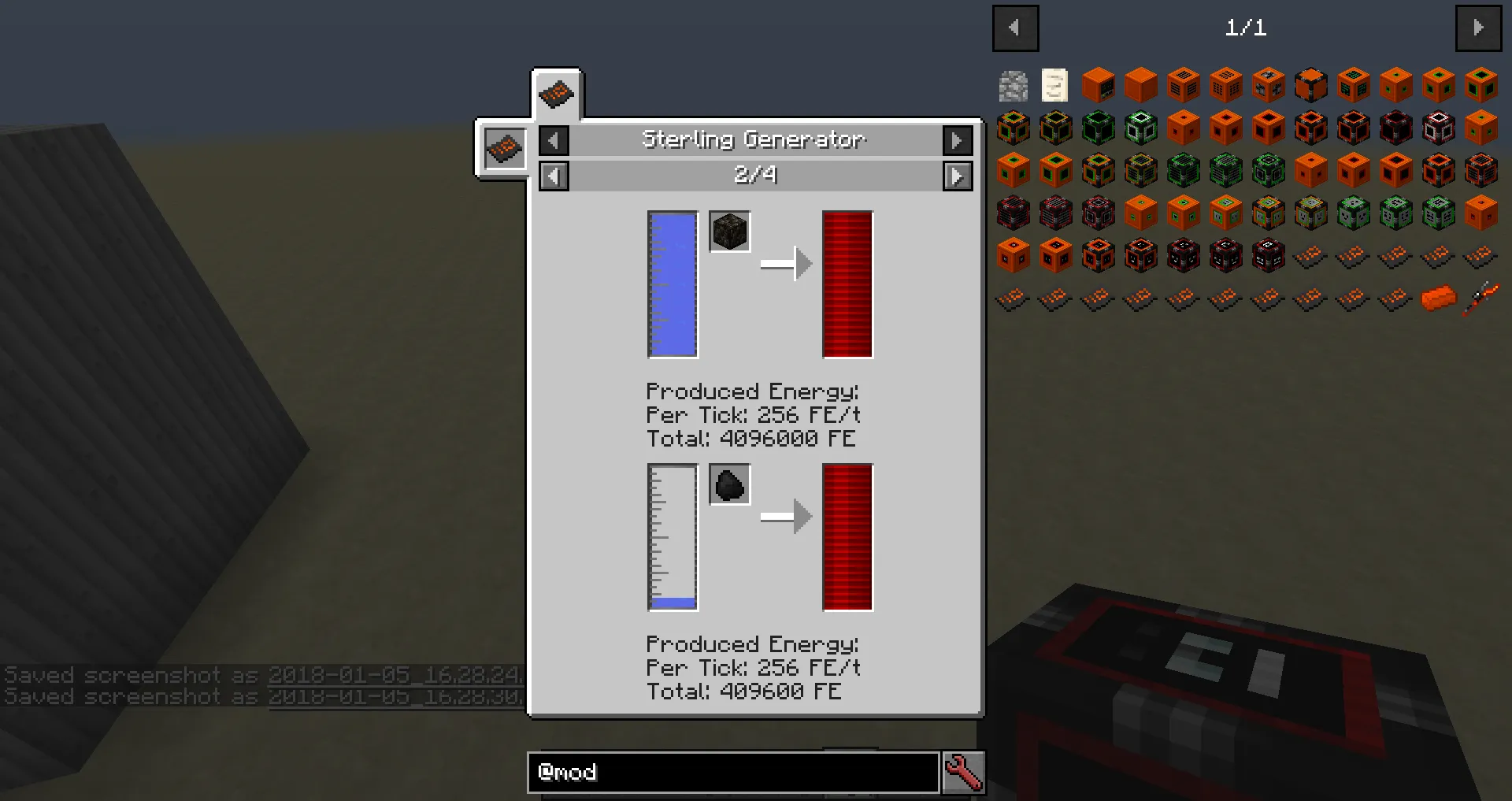Click the @mod search field at the bottom
The image size is (1512, 801).
[x=732, y=773]
